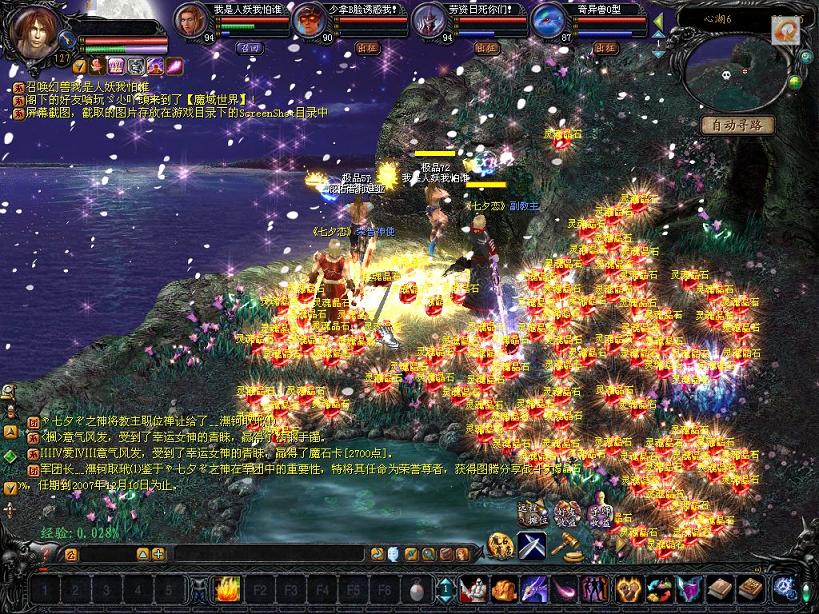Activate the fire skill hotbar slot

click(228, 589)
